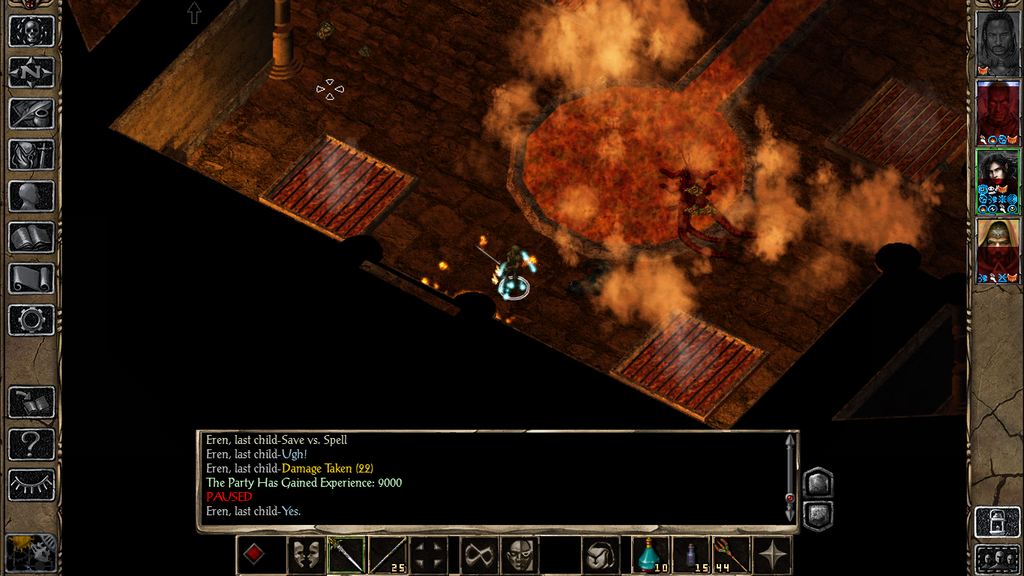The height and width of the screenshot is (576, 1024).
Task: Open the mage spellbook
Action: point(31,237)
